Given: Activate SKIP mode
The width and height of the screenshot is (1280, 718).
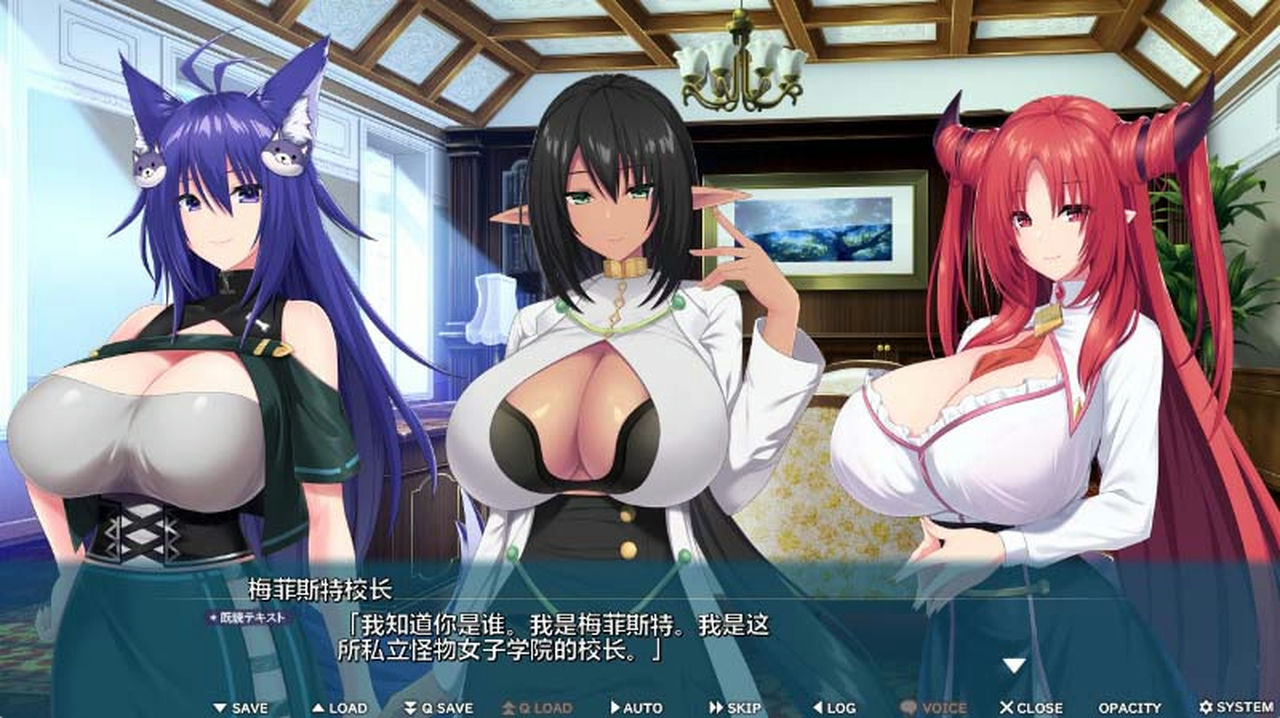Looking at the screenshot, I should [x=735, y=707].
